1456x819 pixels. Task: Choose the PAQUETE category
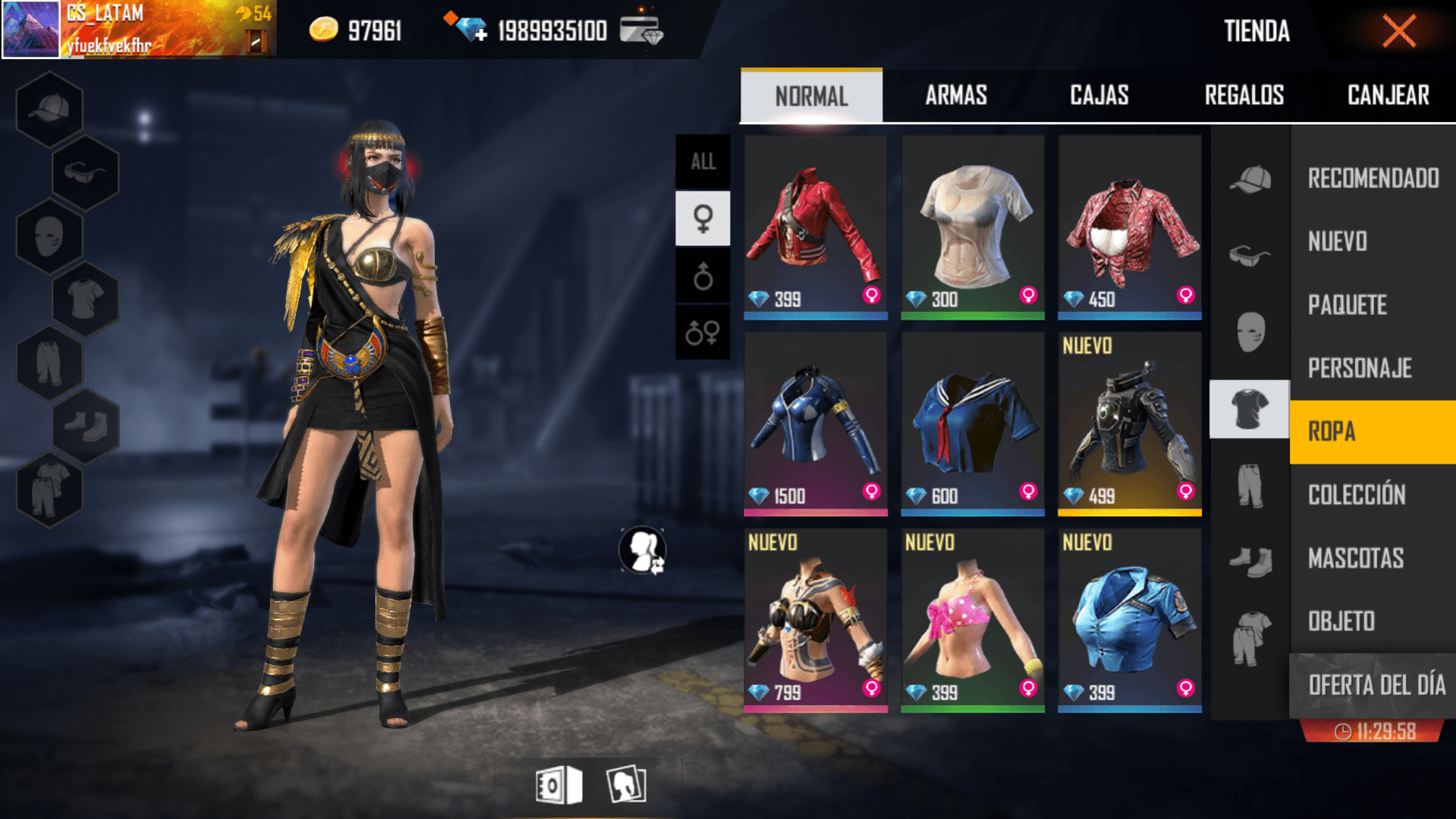tap(1347, 305)
